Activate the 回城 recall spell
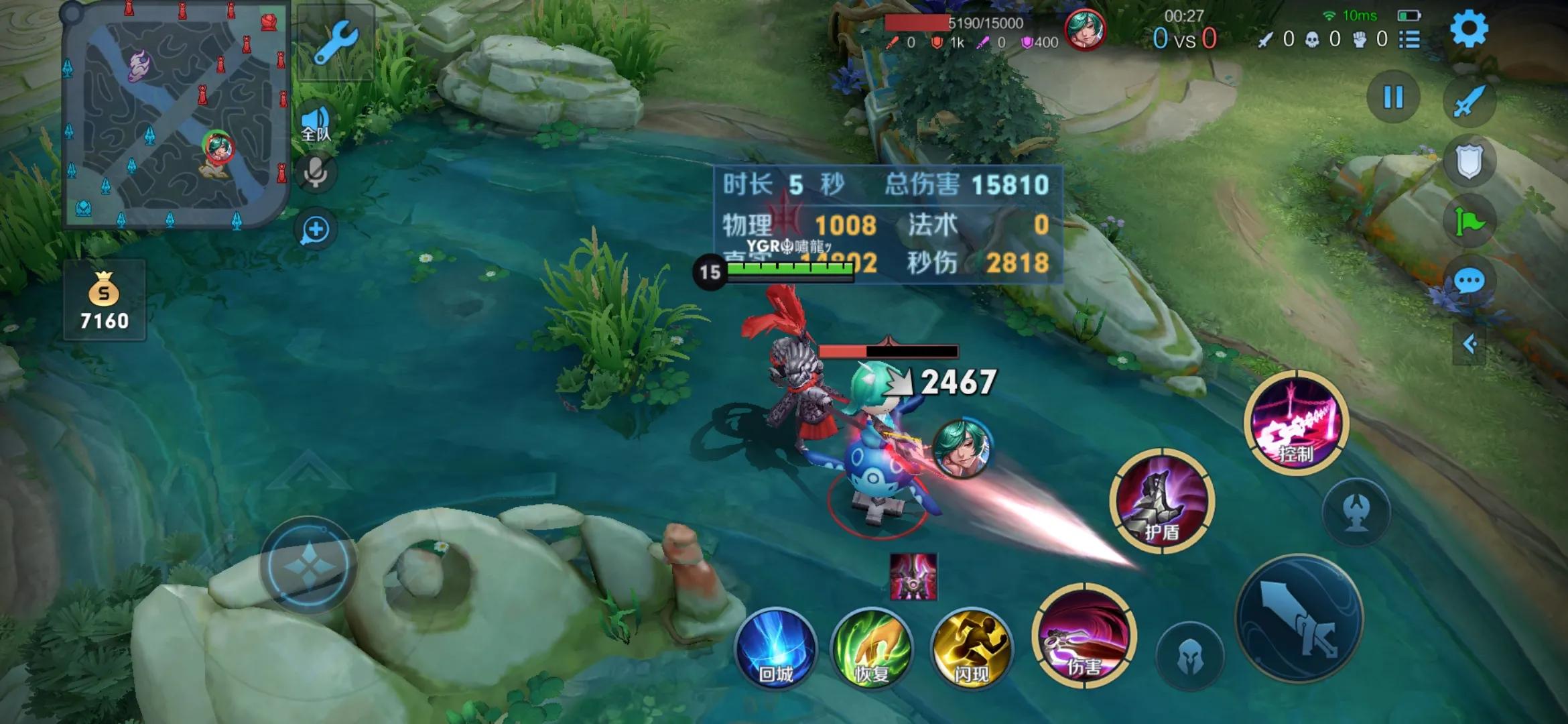This screenshot has width=1568, height=724. tap(776, 649)
